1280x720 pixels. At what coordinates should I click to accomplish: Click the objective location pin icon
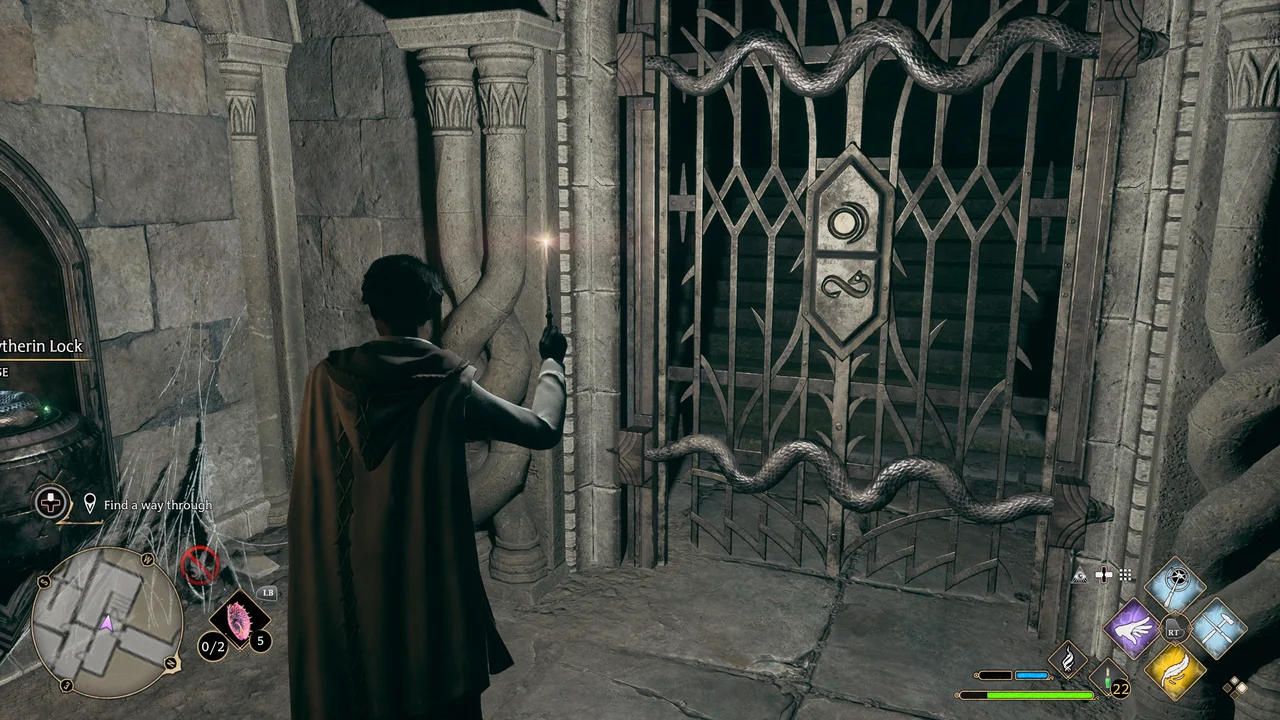[x=89, y=502]
